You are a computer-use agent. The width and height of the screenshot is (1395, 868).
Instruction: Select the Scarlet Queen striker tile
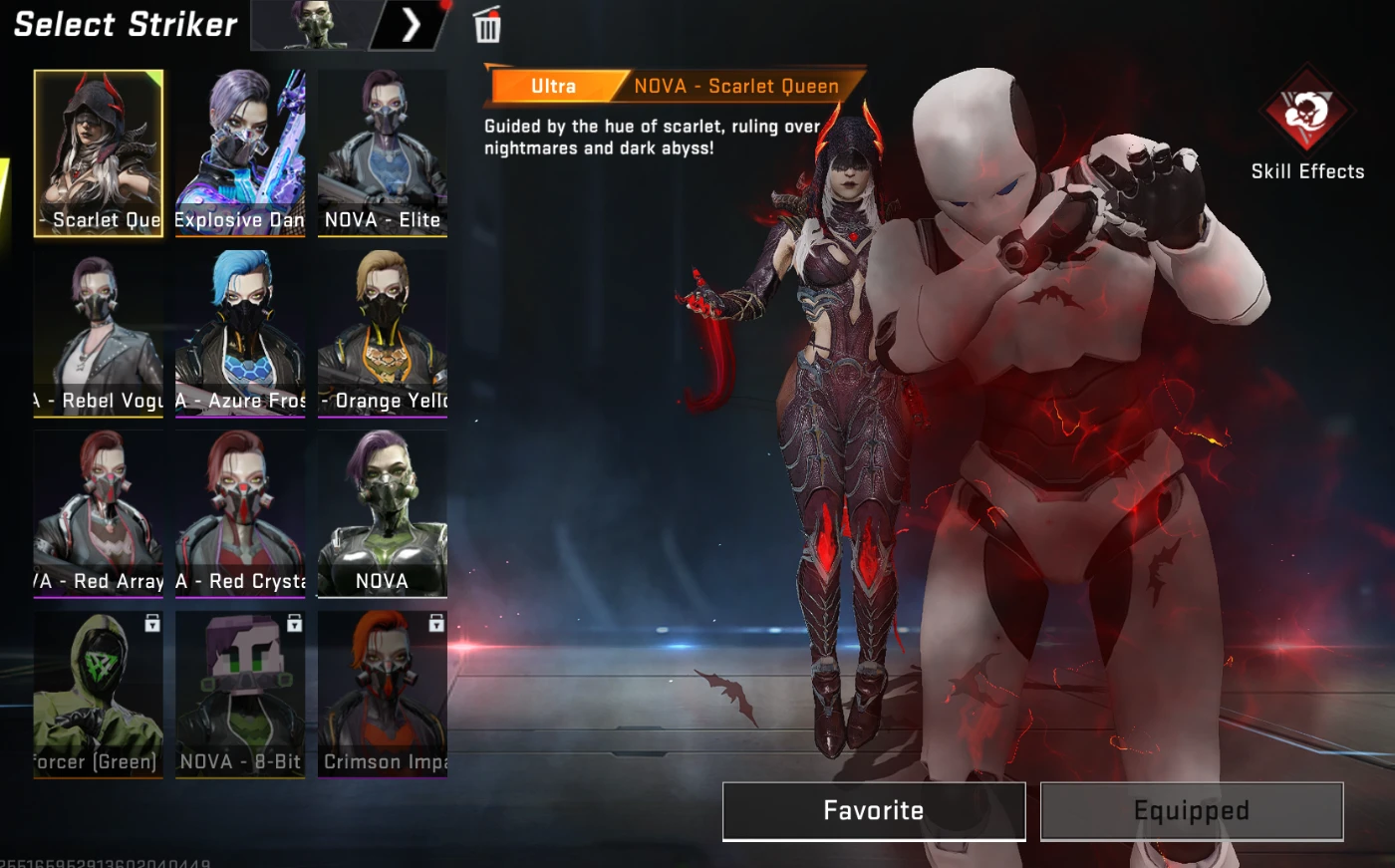coord(99,152)
